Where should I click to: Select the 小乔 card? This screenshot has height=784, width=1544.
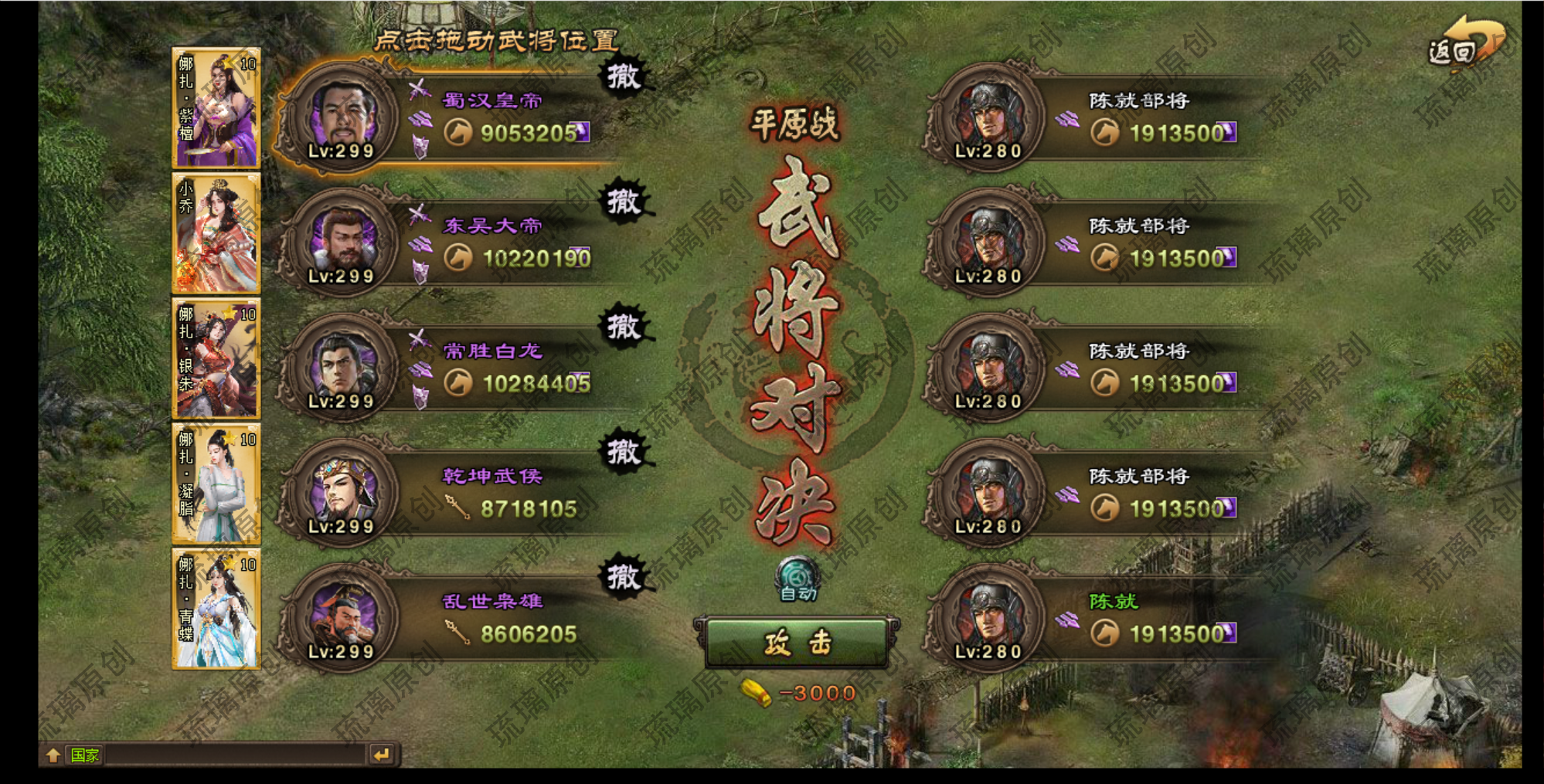(x=216, y=233)
